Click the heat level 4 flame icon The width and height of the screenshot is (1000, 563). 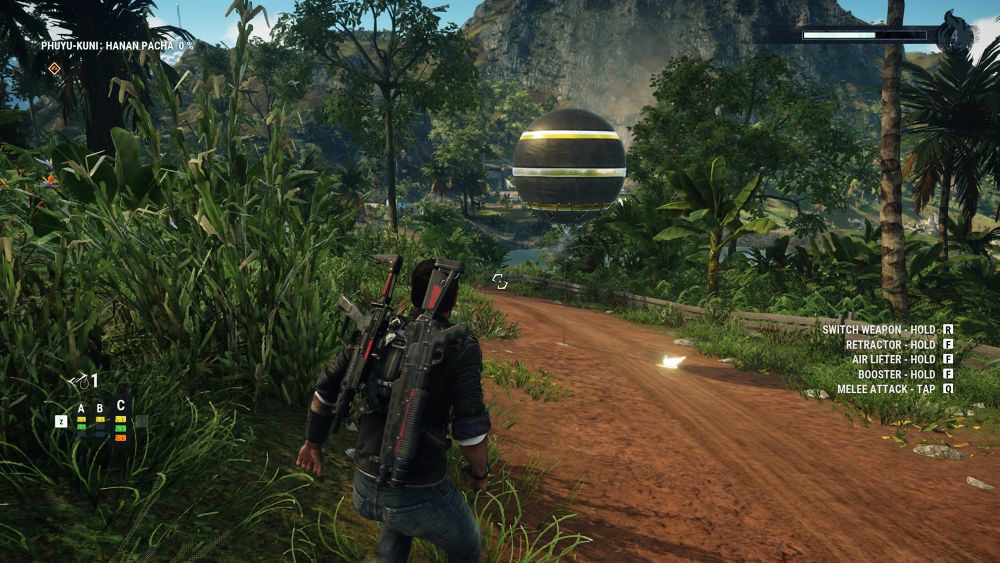(x=955, y=35)
